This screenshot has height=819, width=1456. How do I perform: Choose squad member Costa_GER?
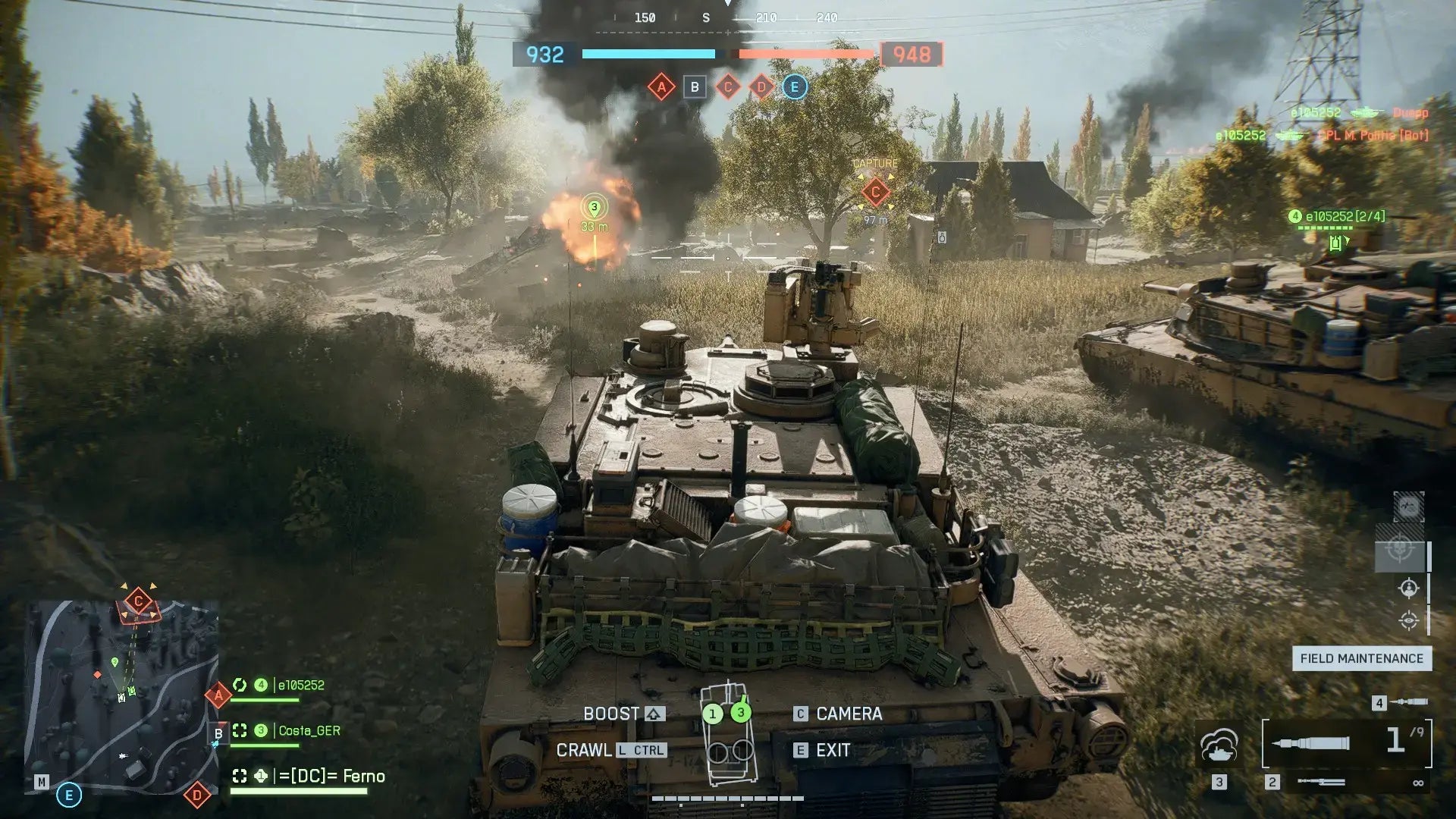309,731
